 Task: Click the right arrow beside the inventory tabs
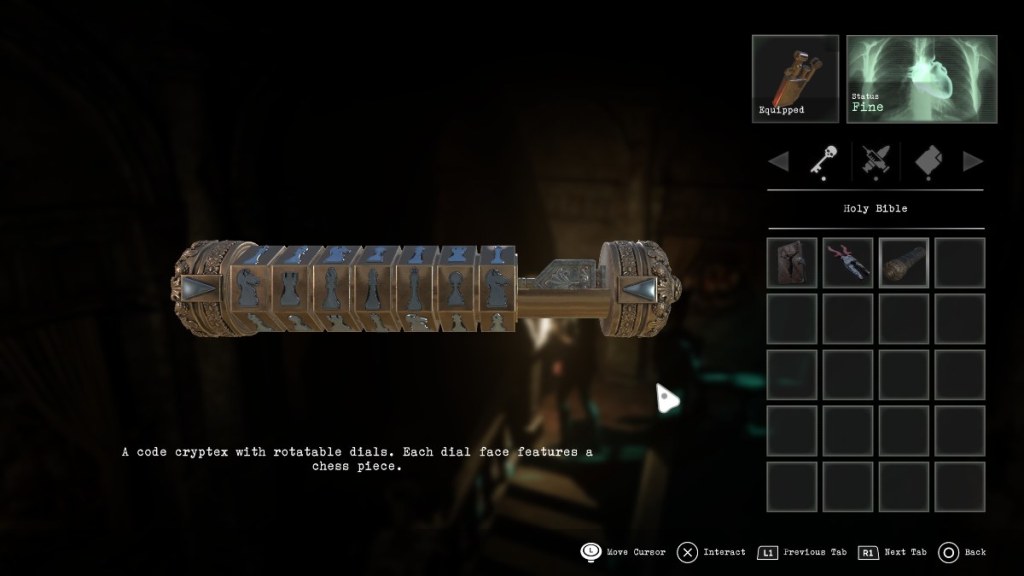972,161
